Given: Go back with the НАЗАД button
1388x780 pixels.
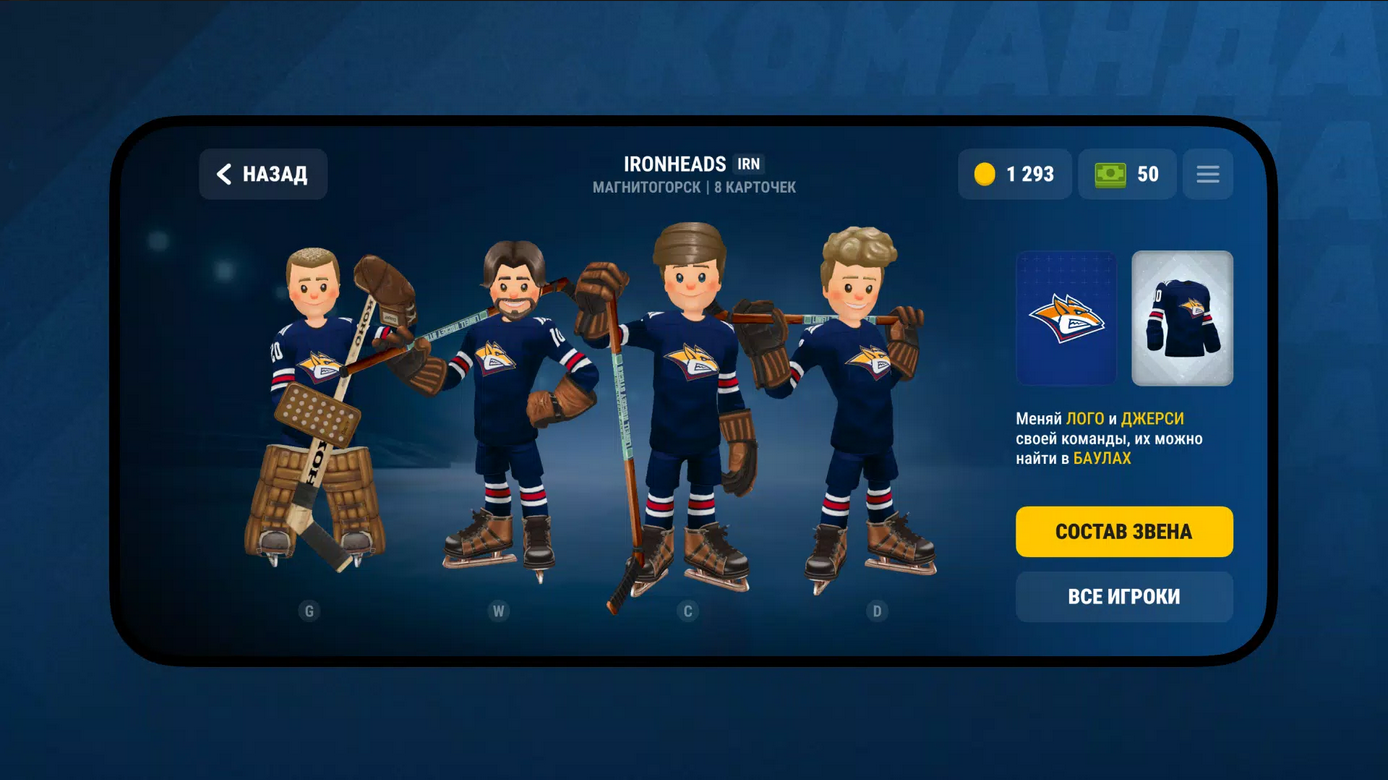Looking at the screenshot, I should click(x=263, y=174).
